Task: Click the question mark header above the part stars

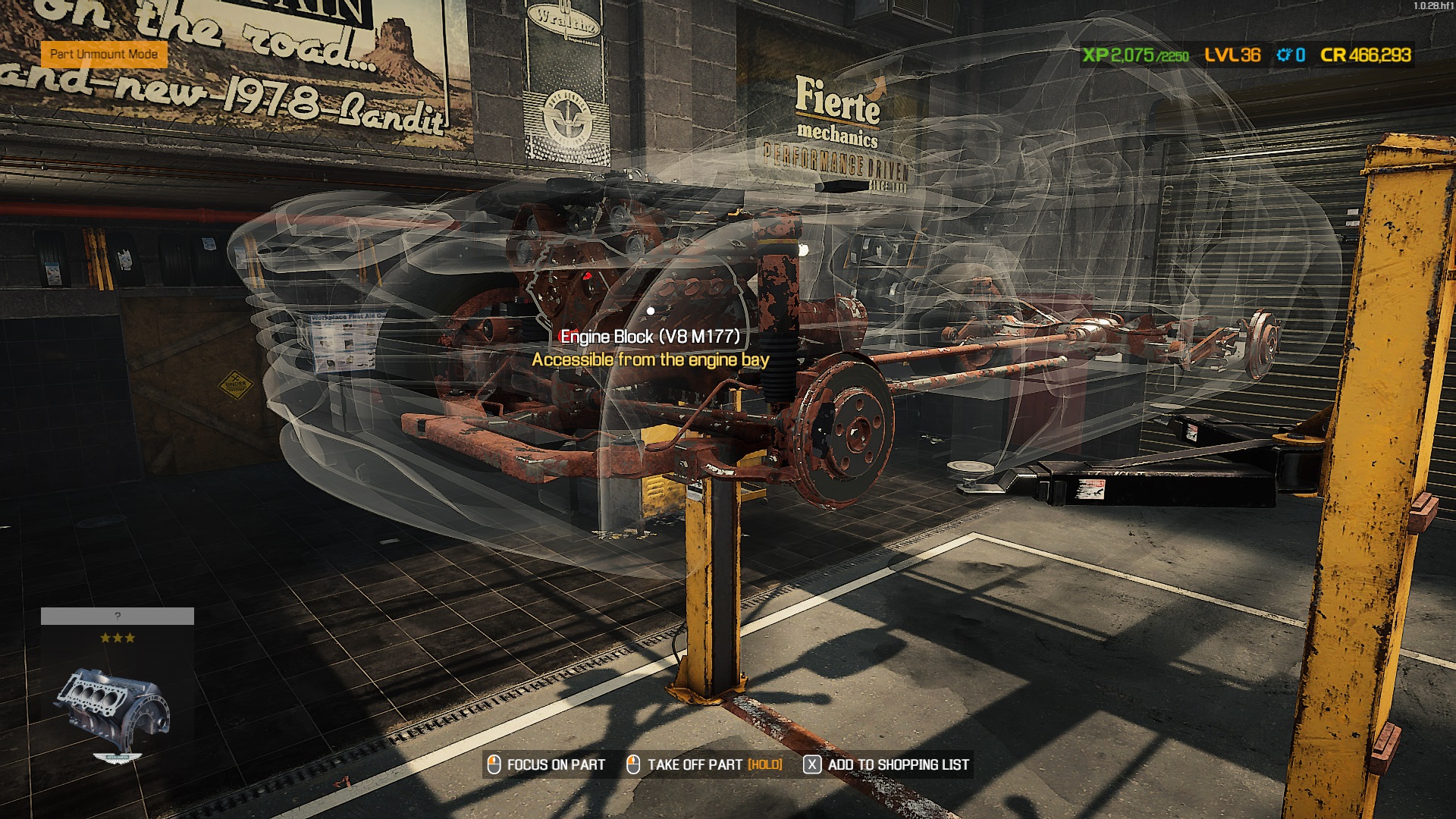Action: coord(118,616)
